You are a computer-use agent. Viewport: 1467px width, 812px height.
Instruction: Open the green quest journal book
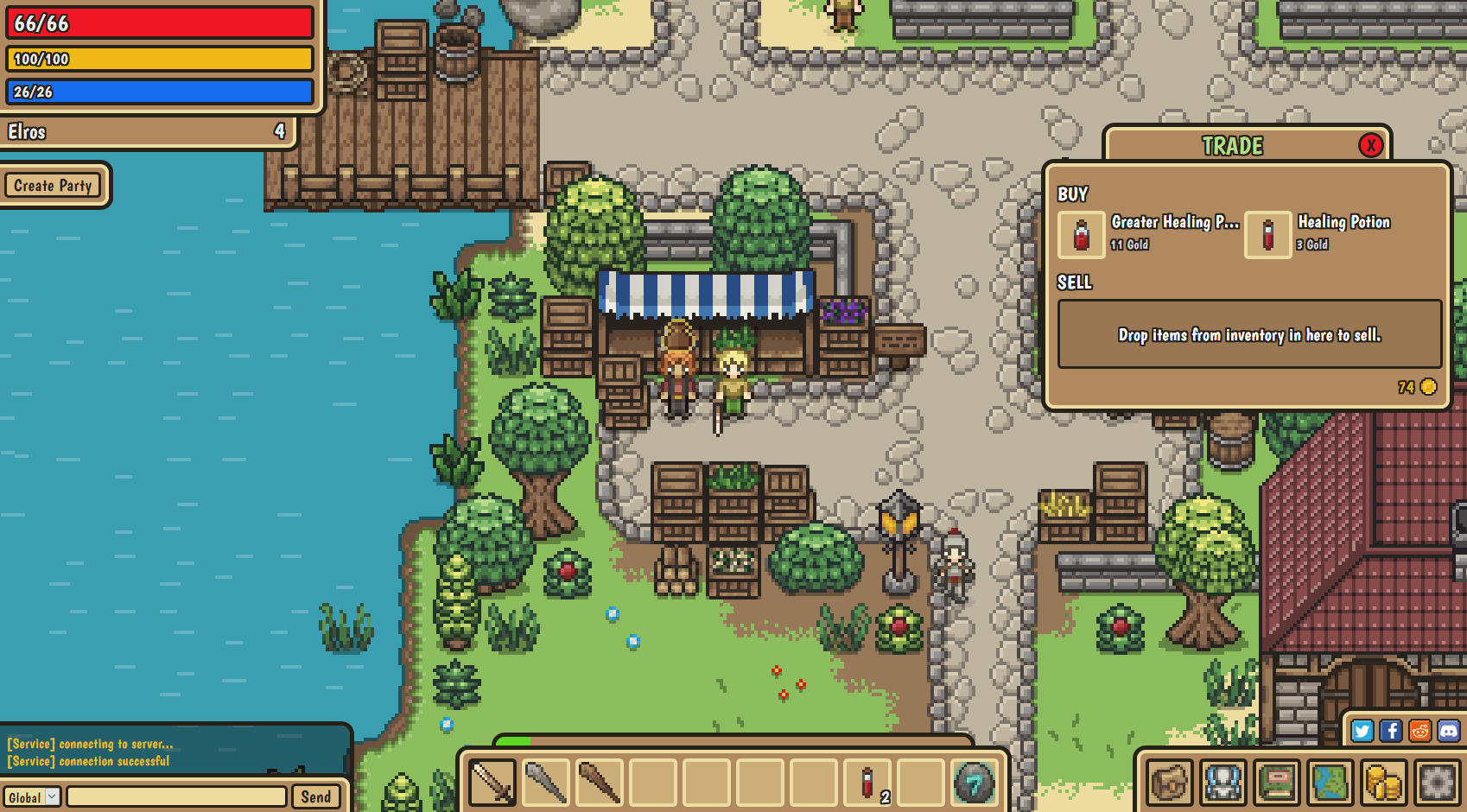click(x=1277, y=783)
